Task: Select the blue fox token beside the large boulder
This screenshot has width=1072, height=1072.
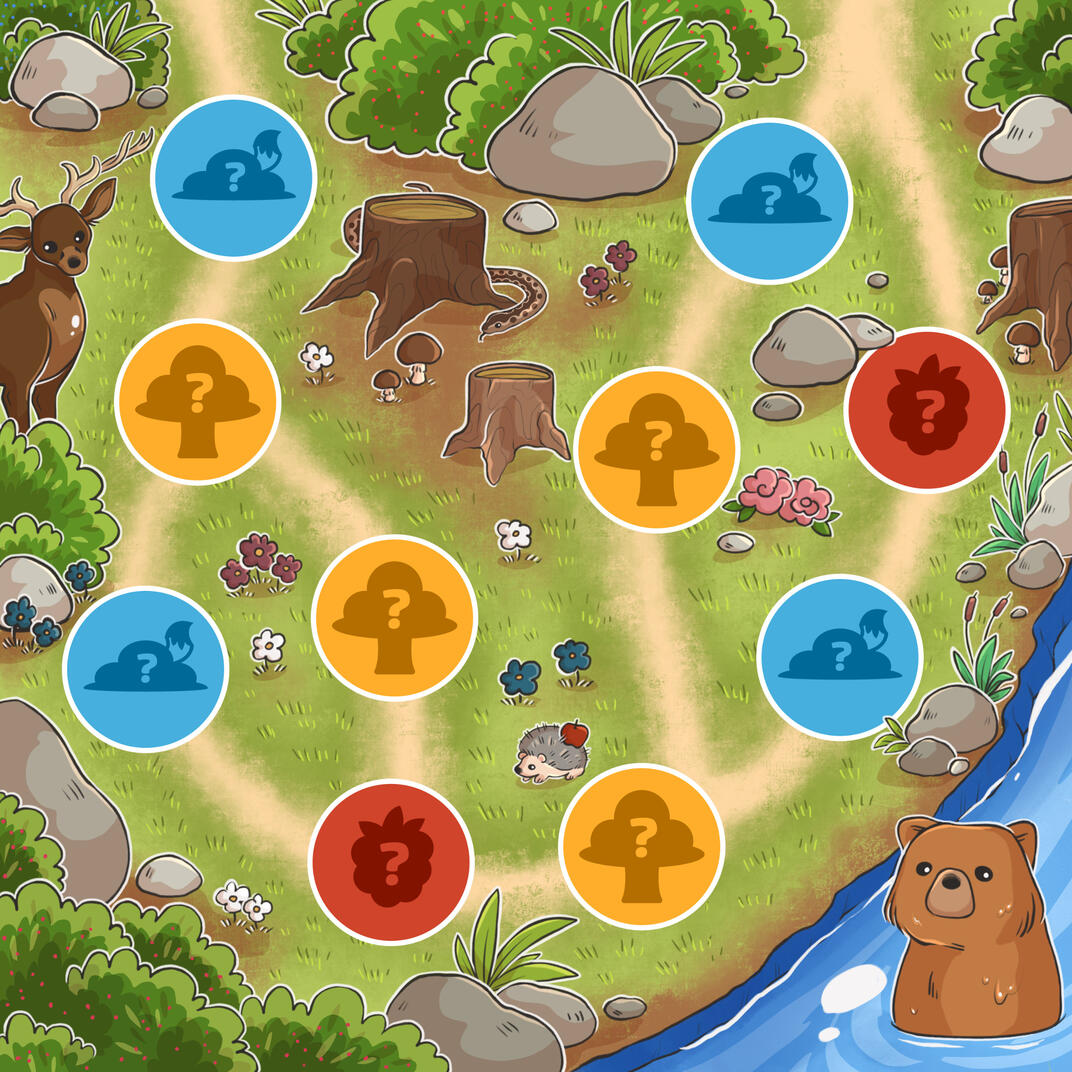Action: click(x=769, y=201)
